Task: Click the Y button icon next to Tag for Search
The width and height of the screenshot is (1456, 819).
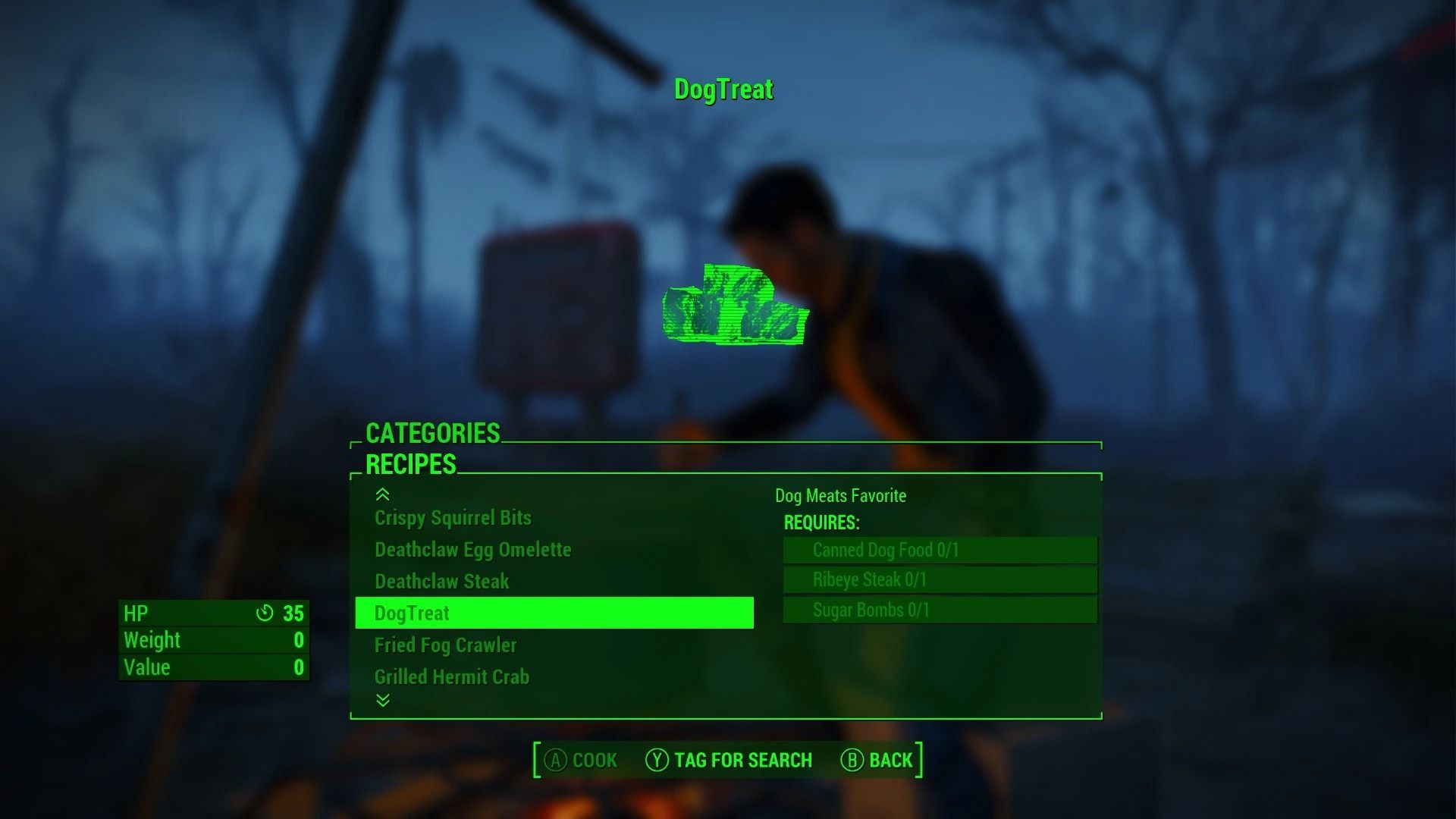Action: point(659,760)
